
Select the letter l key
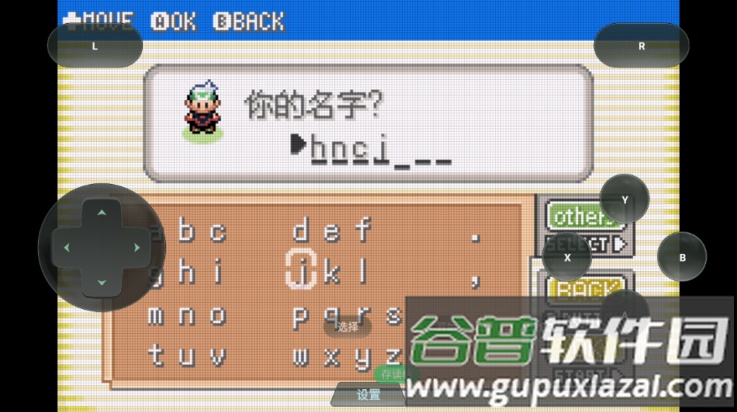click(362, 270)
